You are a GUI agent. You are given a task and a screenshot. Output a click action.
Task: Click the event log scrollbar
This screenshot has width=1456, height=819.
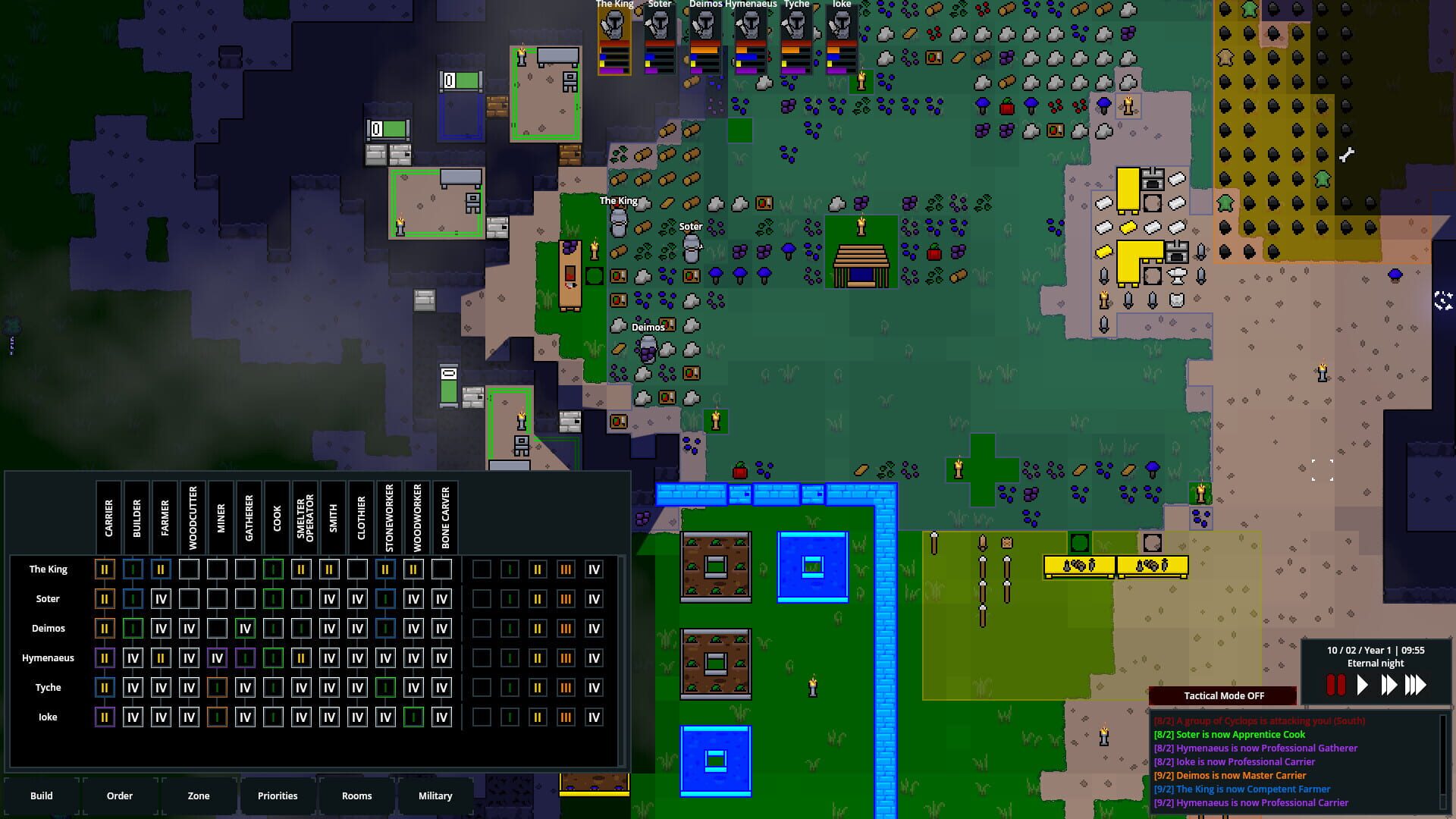[1445, 758]
